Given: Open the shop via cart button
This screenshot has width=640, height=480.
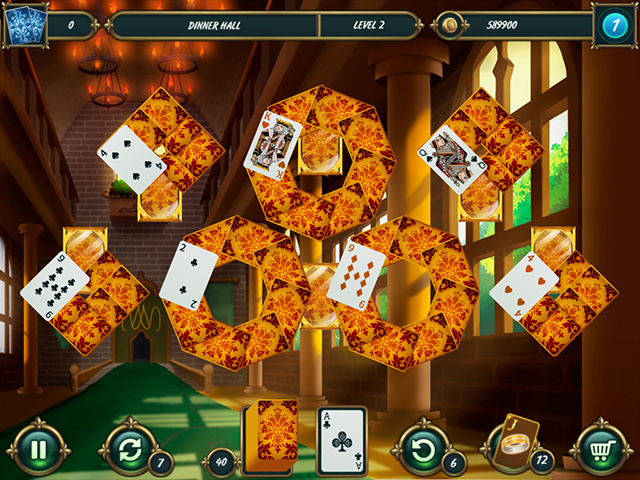Looking at the screenshot, I should tap(602, 449).
